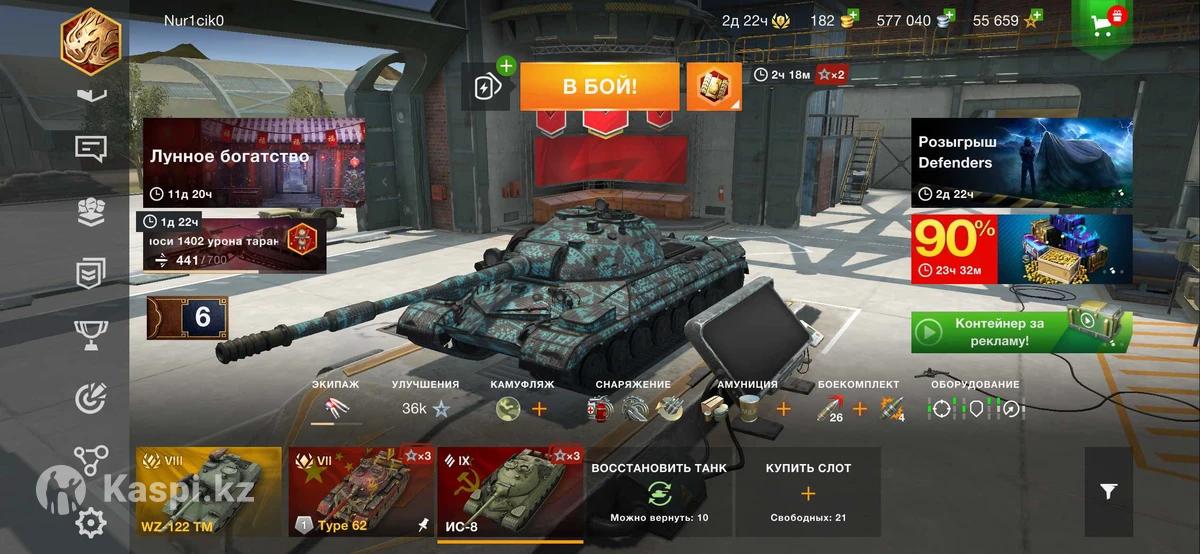This screenshot has height=554, width=1200.
Task: Open the Экипаж crew panel
Action: tap(335, 407)
